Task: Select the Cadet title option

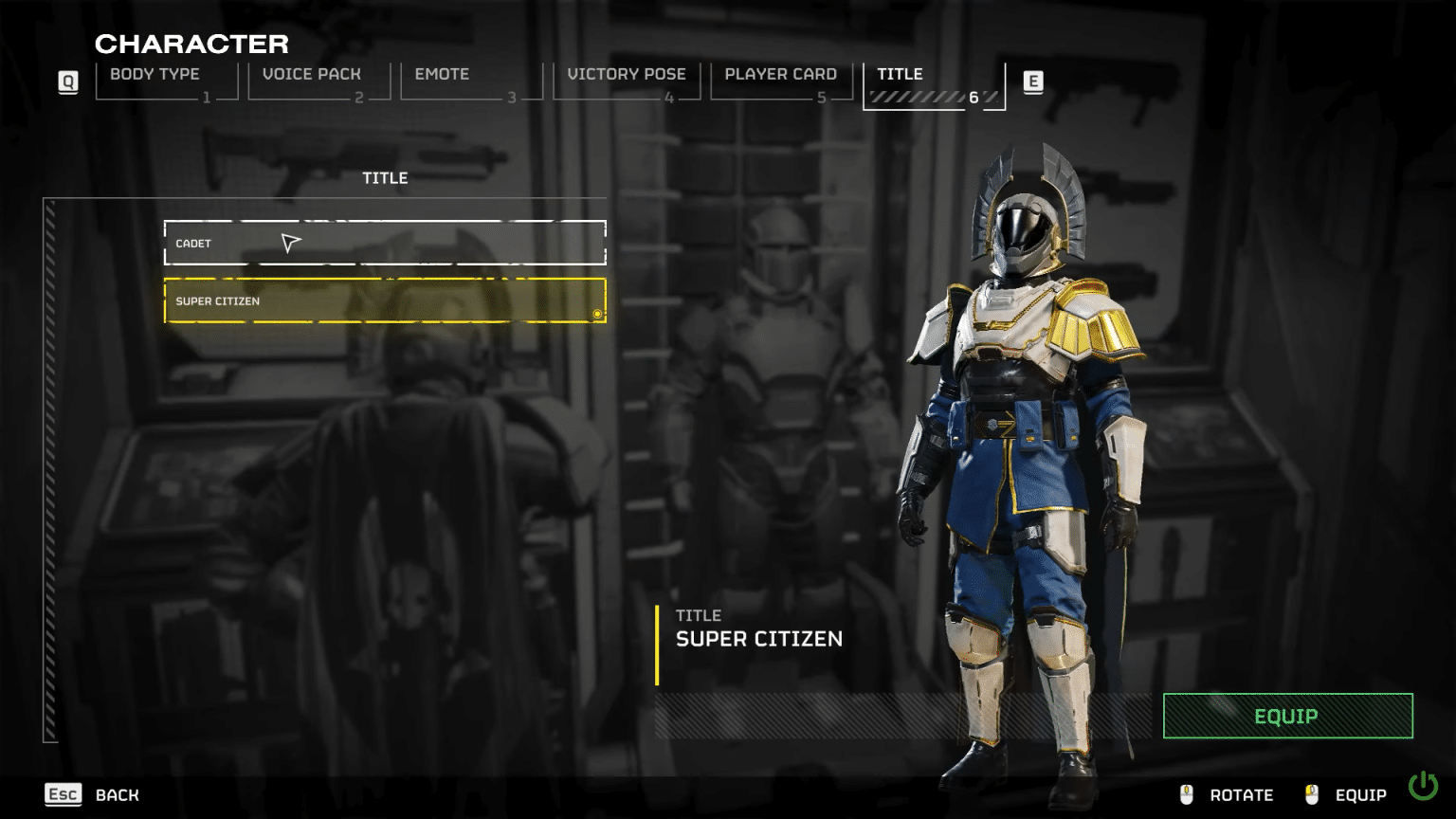Action: coord(384,243)
